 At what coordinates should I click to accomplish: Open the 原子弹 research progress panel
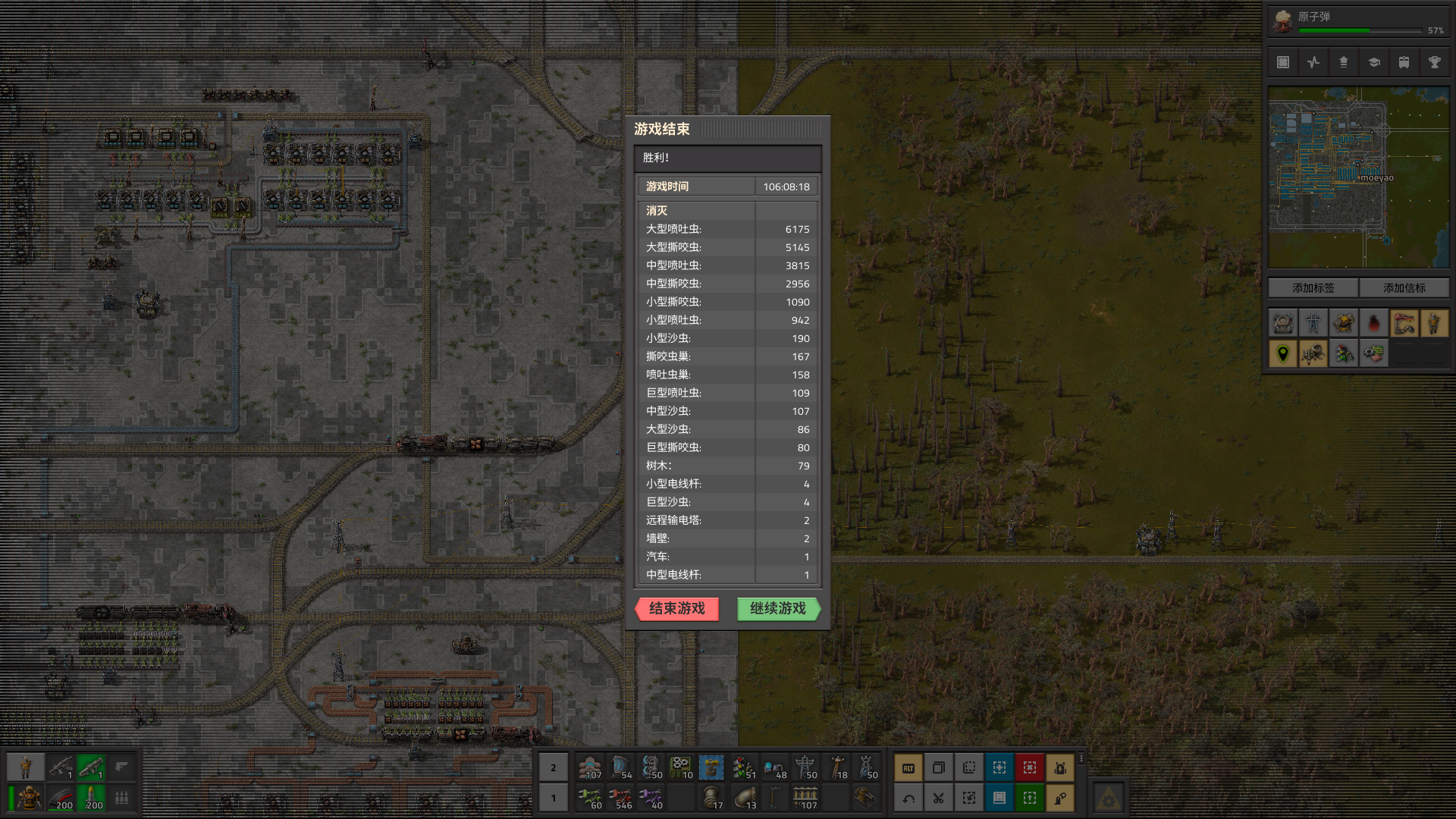(x=1357, y=21)
